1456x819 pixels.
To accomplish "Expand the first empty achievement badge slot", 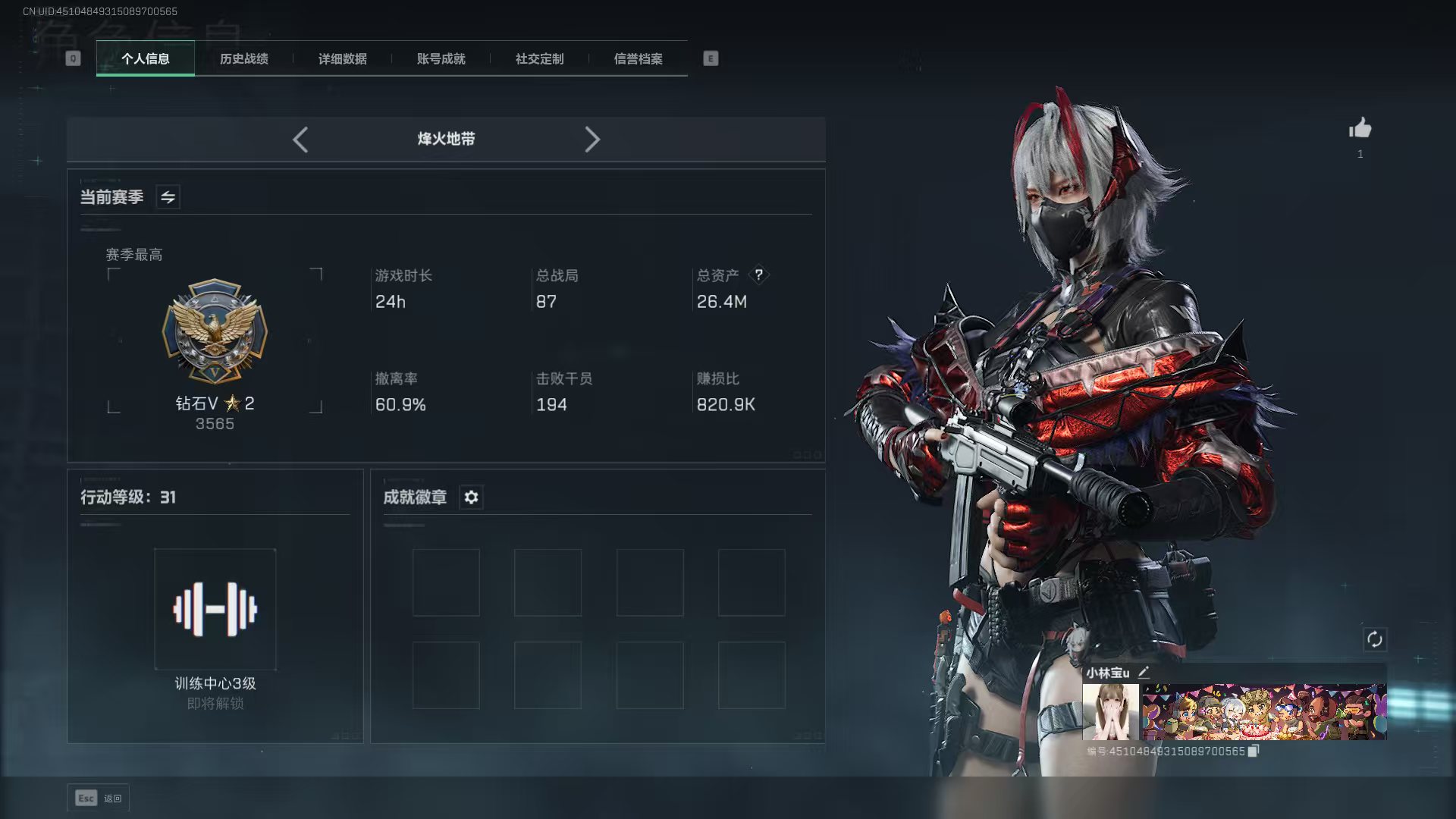I will (446, 582).
